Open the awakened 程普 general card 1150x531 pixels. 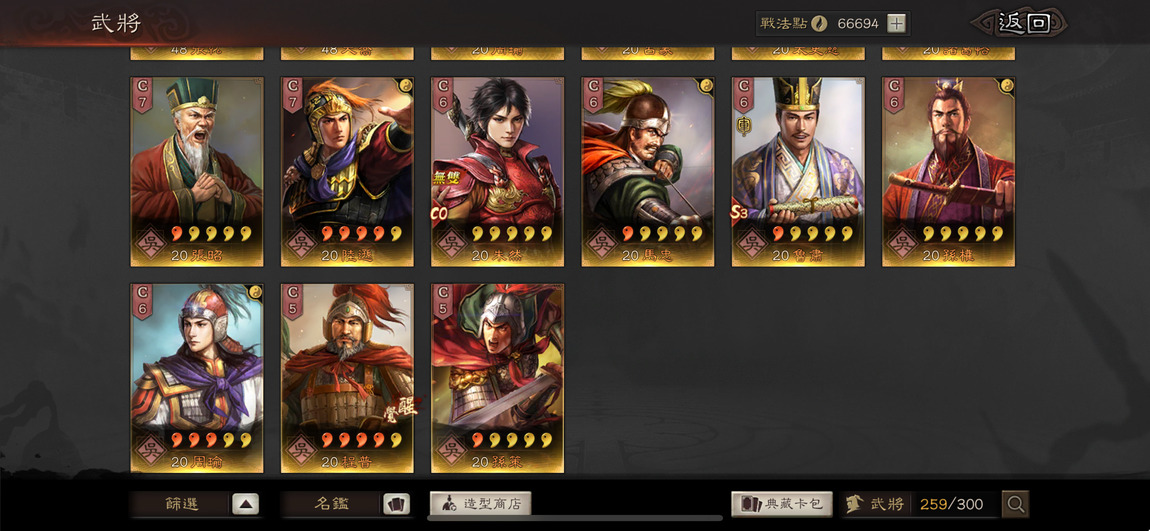pyautogui.click(x=347, y=377)
